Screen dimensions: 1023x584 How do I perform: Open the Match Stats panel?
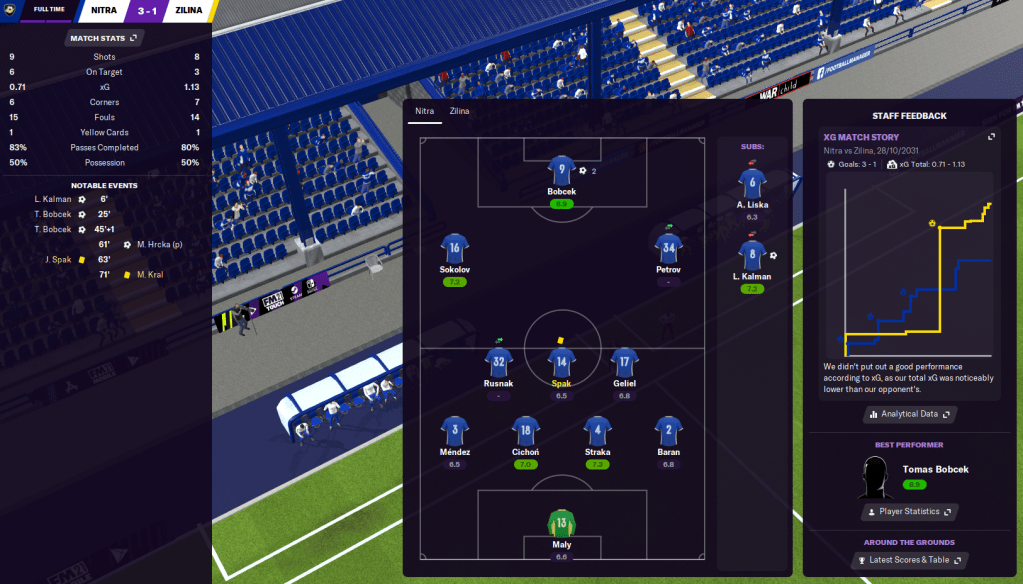(104, 38)
